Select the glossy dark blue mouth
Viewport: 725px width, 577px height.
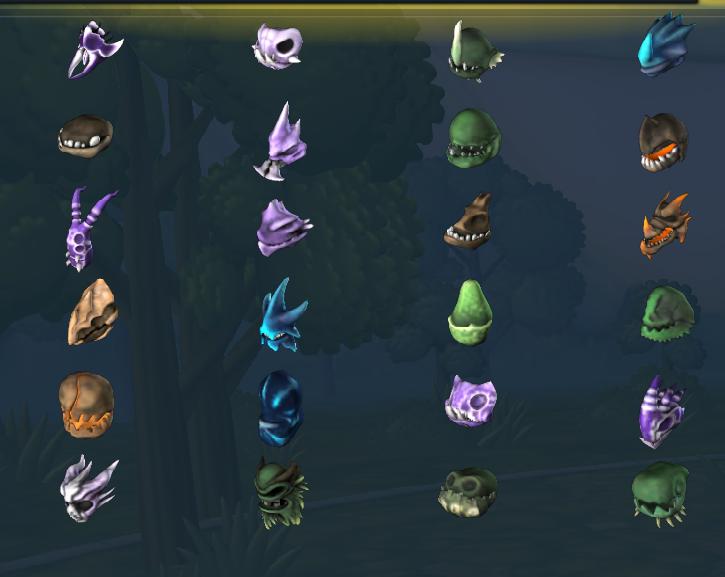279,407
